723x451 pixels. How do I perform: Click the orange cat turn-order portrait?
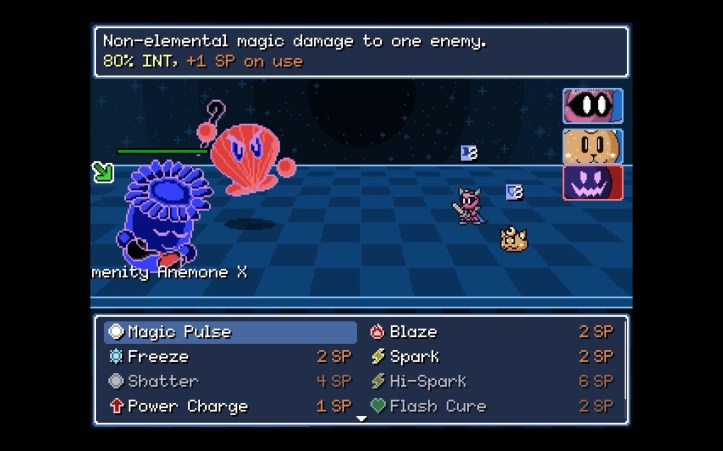pos(593,145)
